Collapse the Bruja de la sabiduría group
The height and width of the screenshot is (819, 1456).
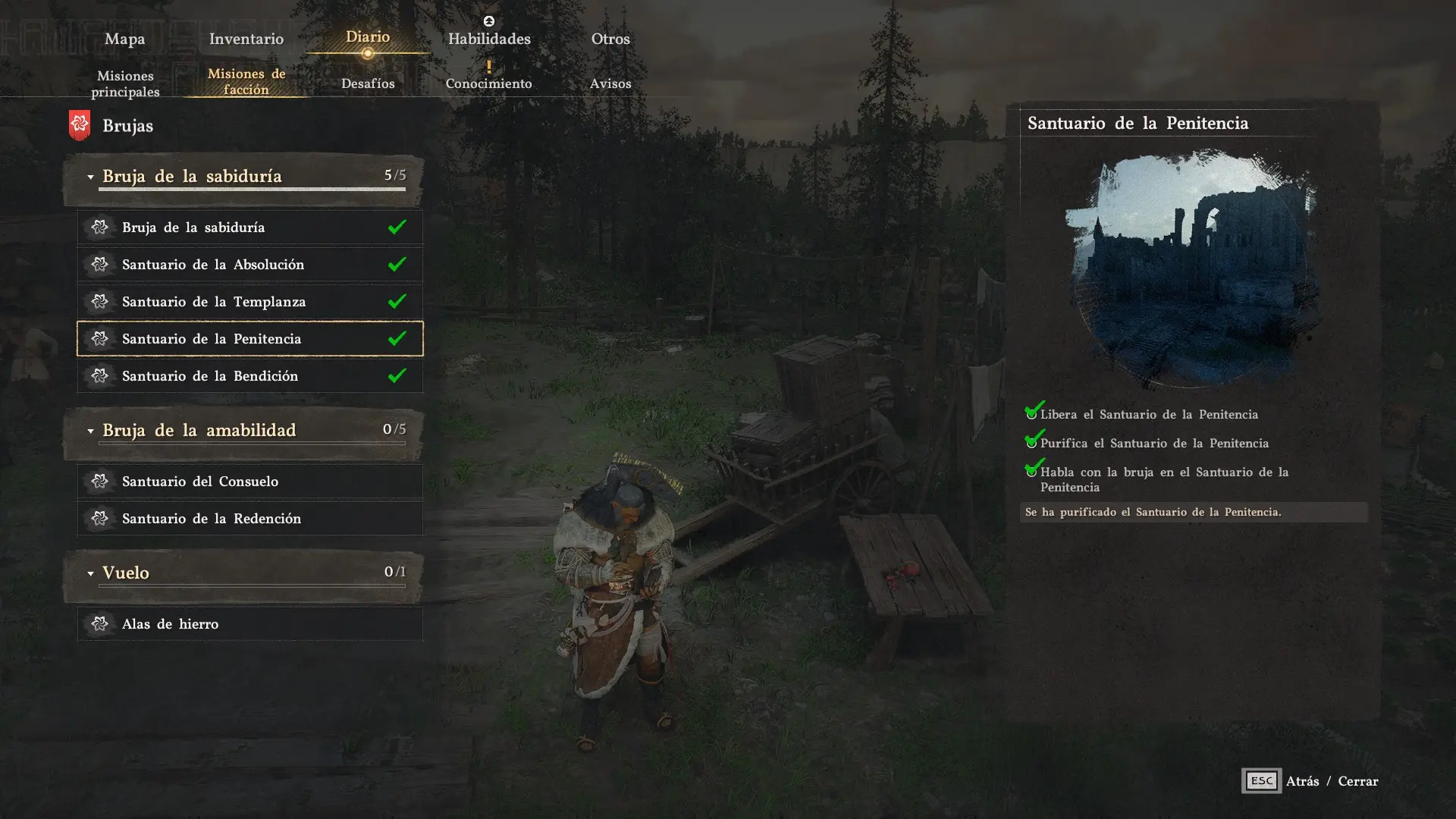pyautogui.click(x=90, y=177)
